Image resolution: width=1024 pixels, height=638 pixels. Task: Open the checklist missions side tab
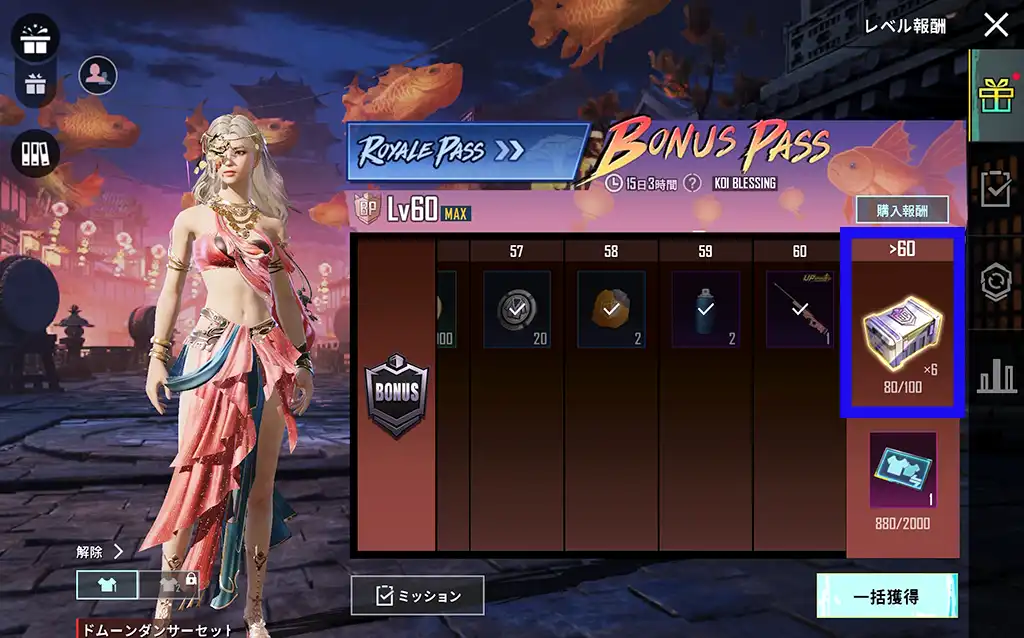[996, 188]
